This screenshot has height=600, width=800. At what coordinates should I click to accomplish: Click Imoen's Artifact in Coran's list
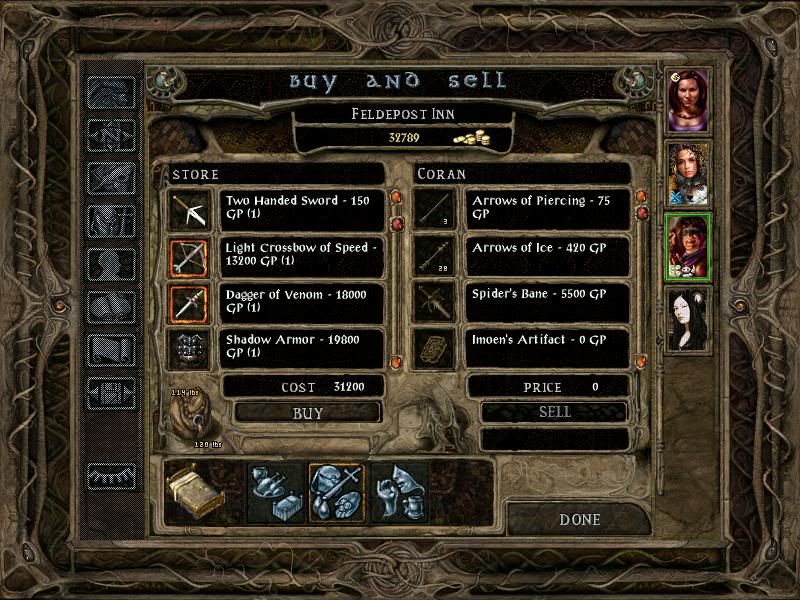tap(549, 347)
